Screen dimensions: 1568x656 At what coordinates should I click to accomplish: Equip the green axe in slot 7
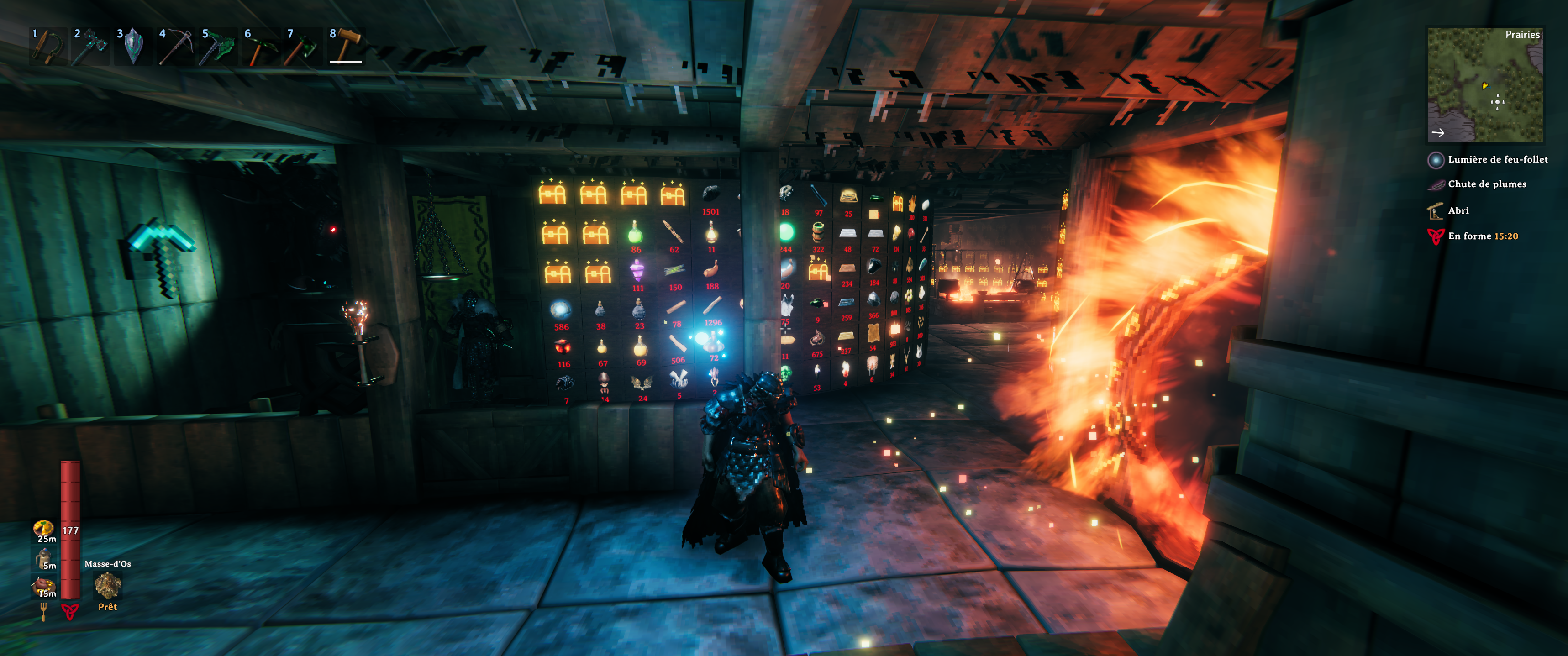pyautogui.click(x=303, y=46)
